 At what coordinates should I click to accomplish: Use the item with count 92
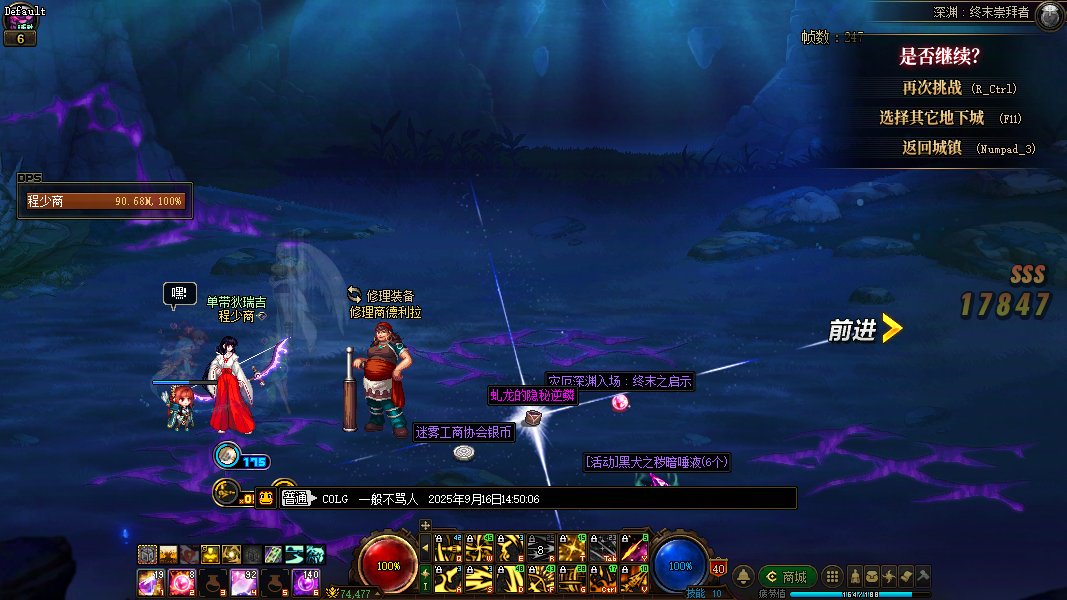[x=243, y=581]
